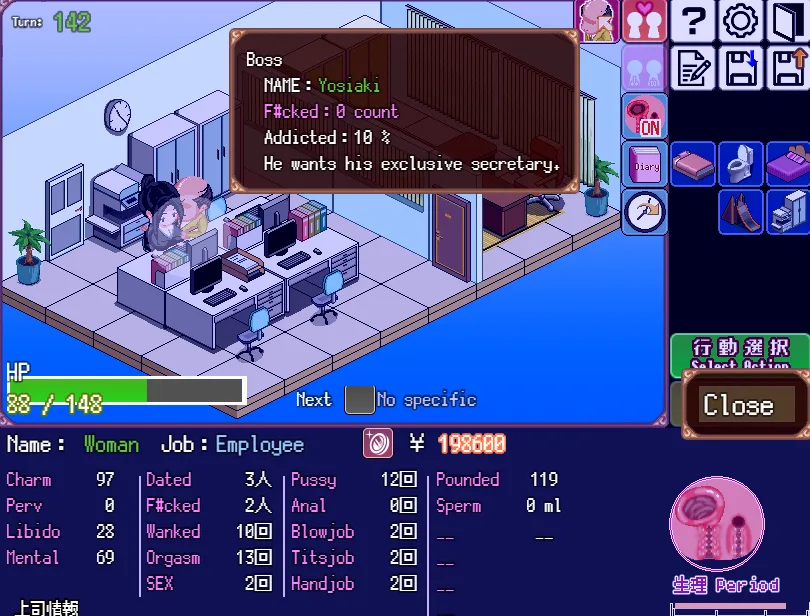Select the couple with heart icon
The height and width of the screenshot is (616, 810).
644,20
